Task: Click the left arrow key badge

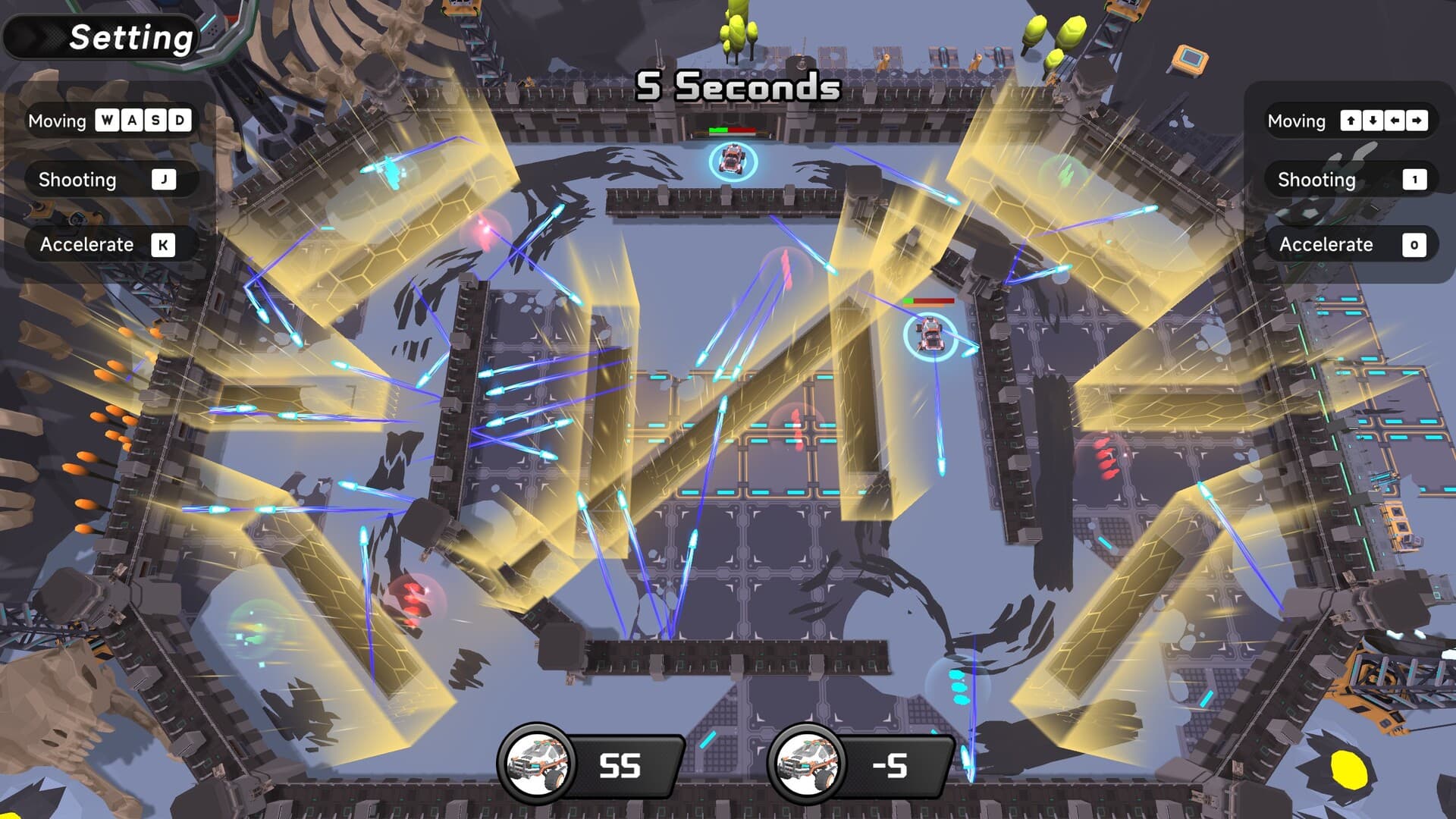Action: point(1396,121)
